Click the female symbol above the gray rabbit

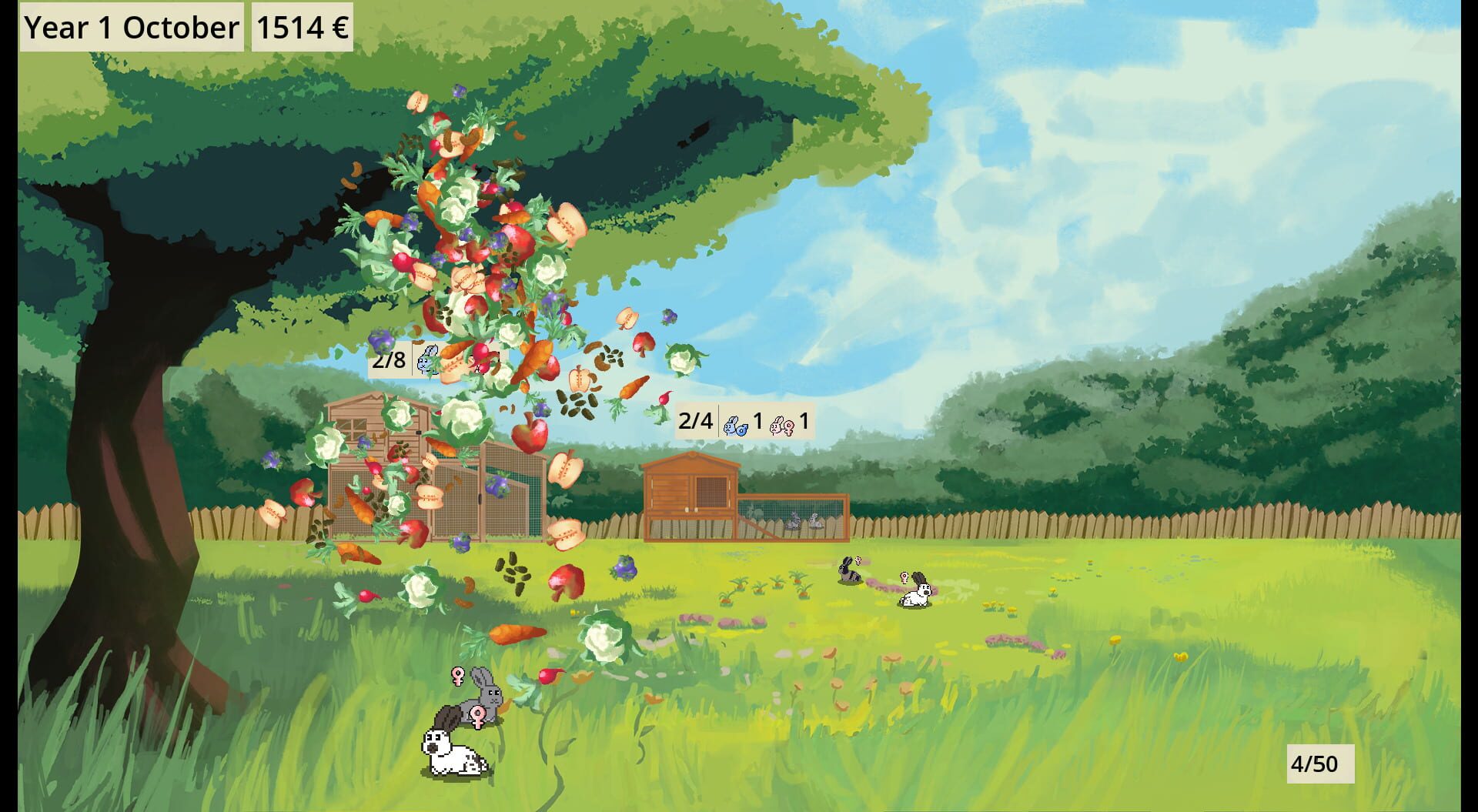coord(457,677)
